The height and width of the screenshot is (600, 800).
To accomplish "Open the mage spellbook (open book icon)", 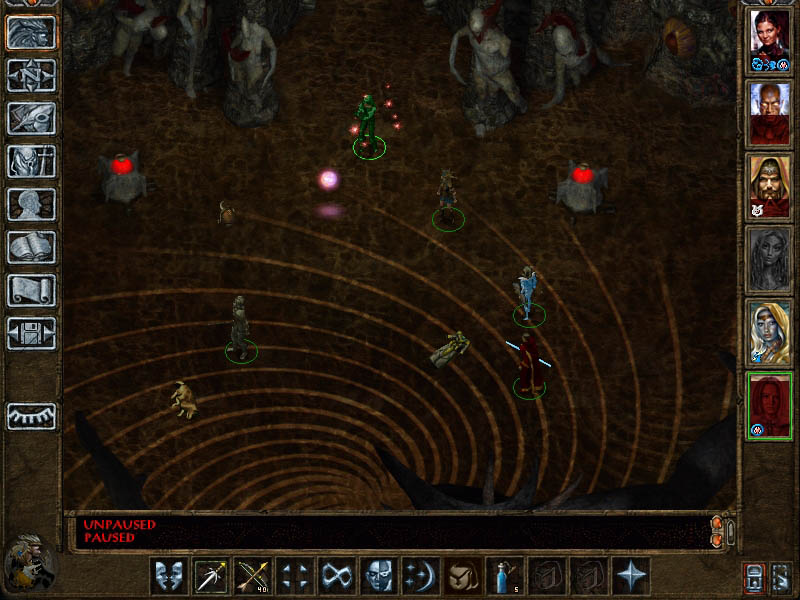I will point(31,247).
